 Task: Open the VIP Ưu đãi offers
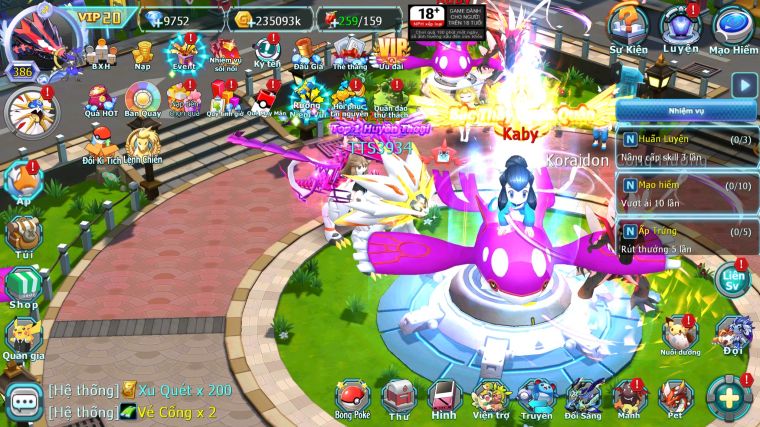(391, 51)
